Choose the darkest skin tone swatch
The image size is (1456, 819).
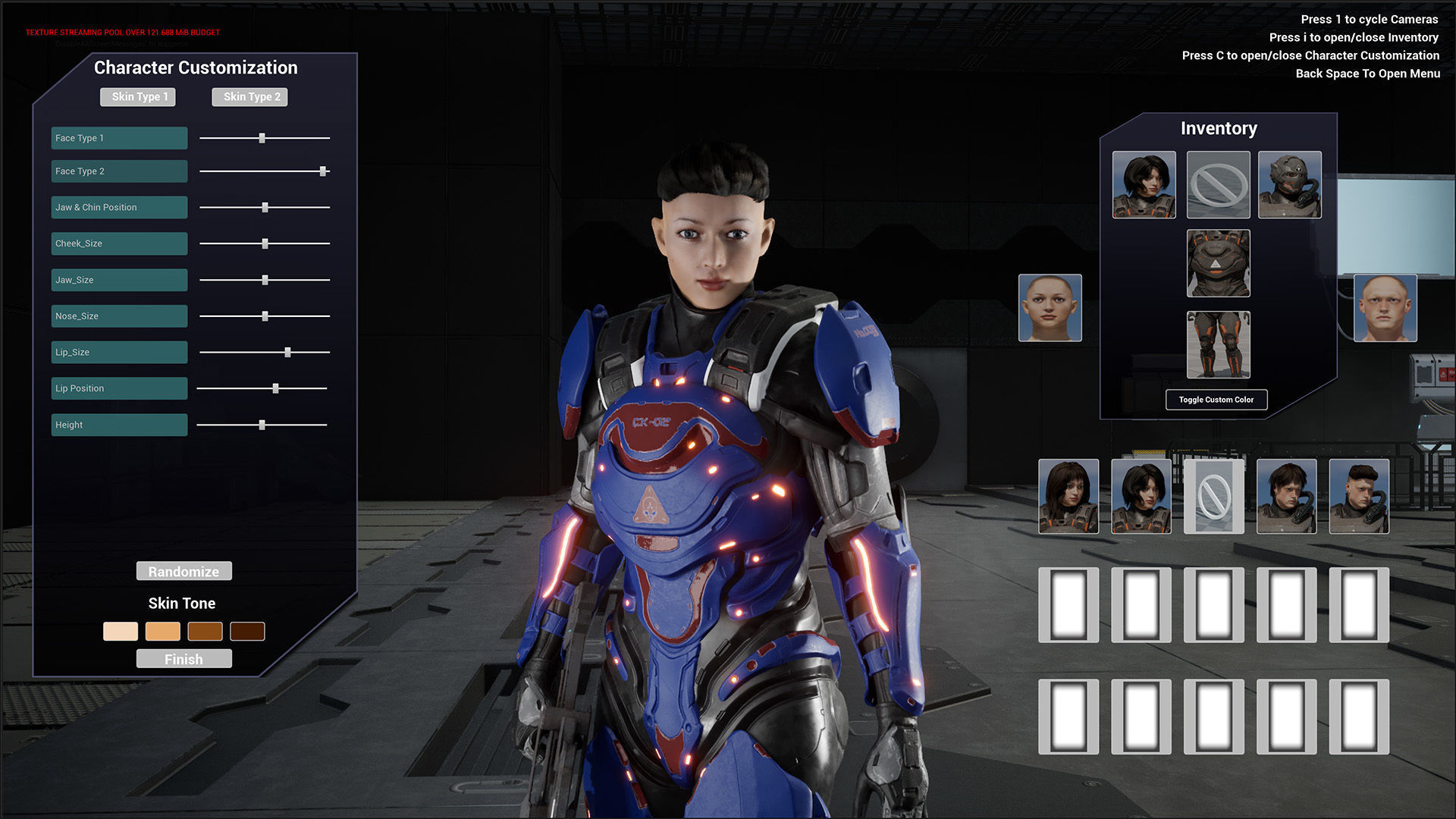(x=247, y=631)
